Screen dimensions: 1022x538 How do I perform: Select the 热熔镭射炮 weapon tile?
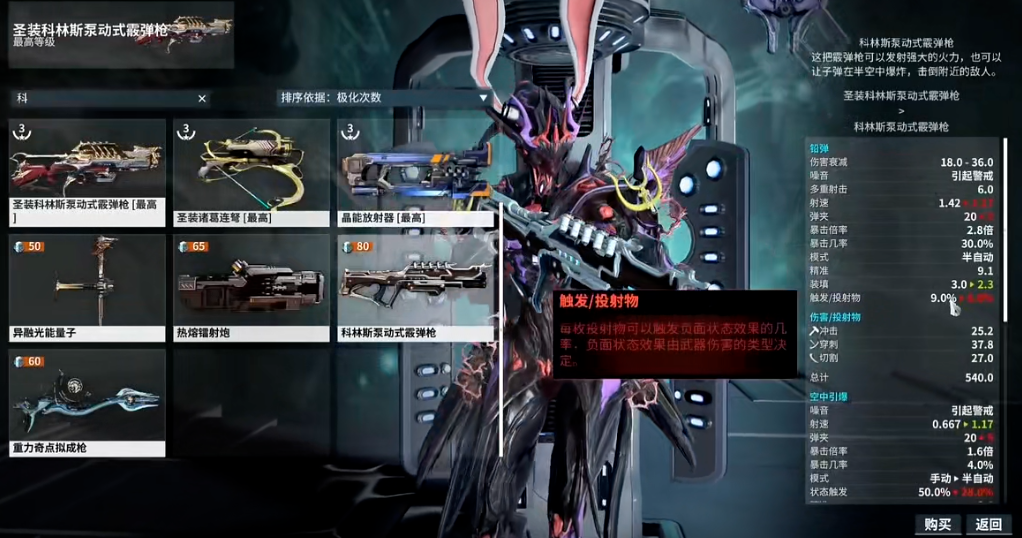(x=251, y=286)
